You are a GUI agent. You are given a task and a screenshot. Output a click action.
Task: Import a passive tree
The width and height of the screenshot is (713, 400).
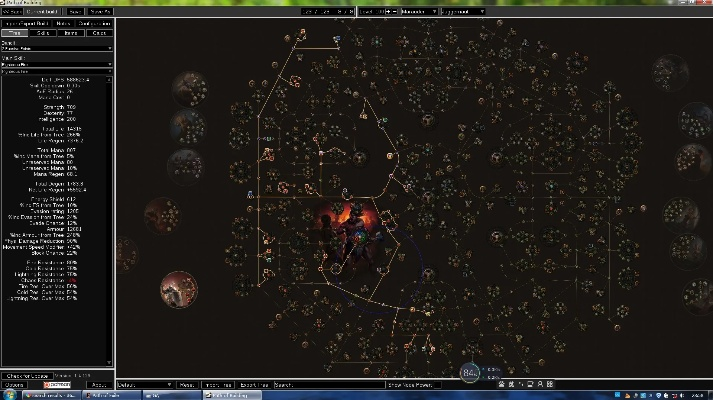click(217, 384)
